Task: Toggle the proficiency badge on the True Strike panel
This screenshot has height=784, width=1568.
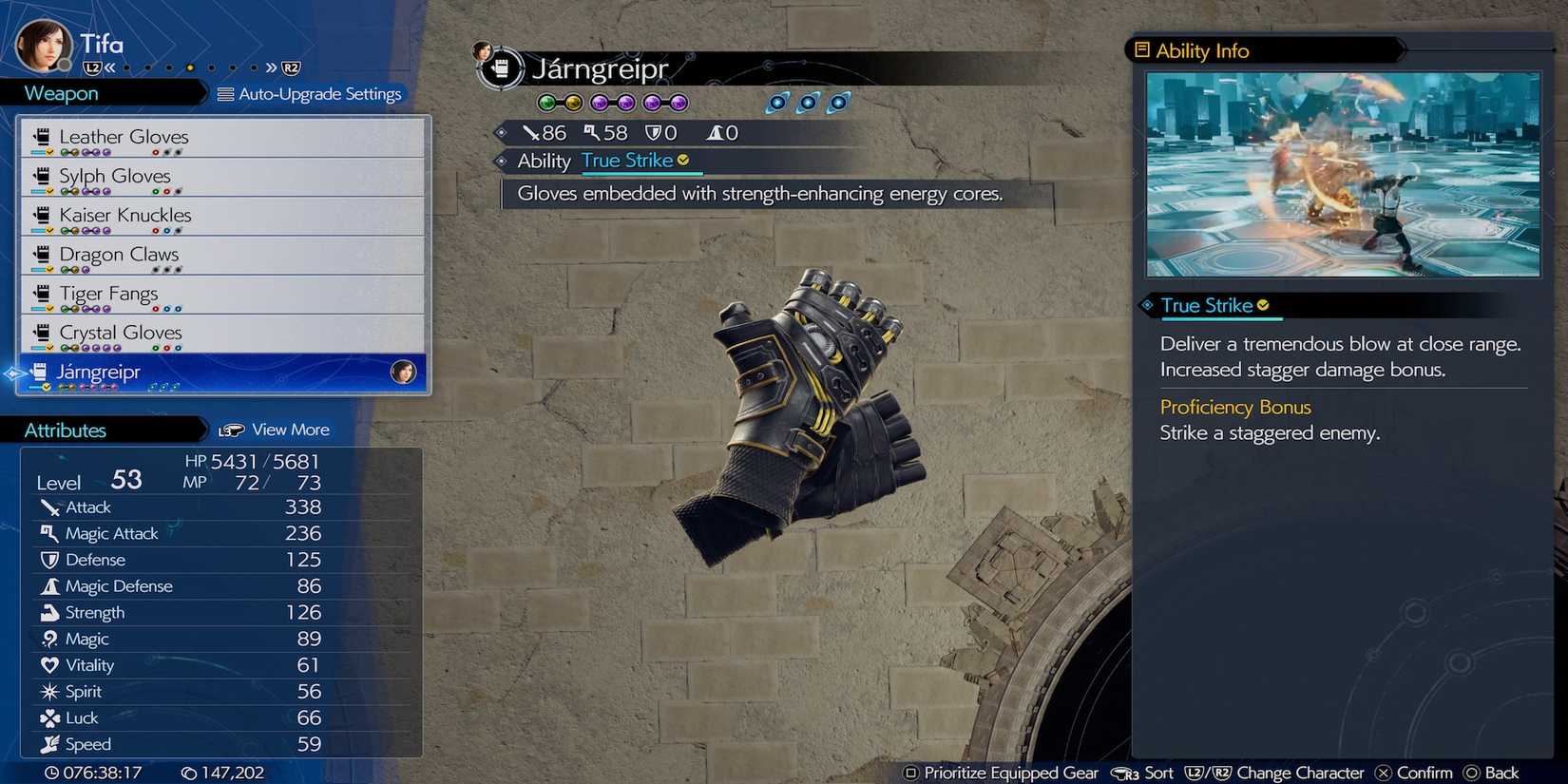Action: tap(1263, 305)
